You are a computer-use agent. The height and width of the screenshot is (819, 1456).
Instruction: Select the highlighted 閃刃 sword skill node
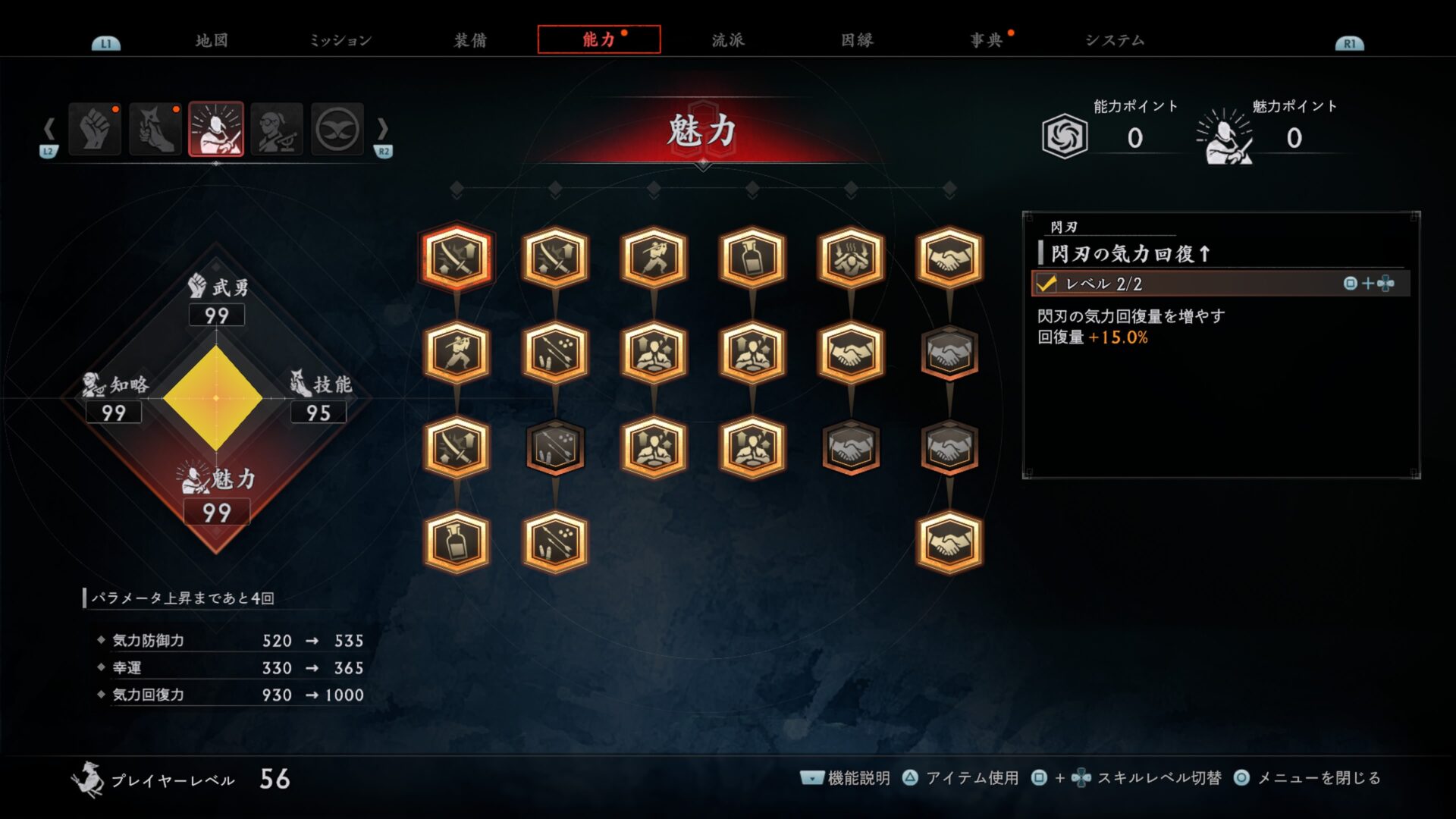[x=457, y=258]
